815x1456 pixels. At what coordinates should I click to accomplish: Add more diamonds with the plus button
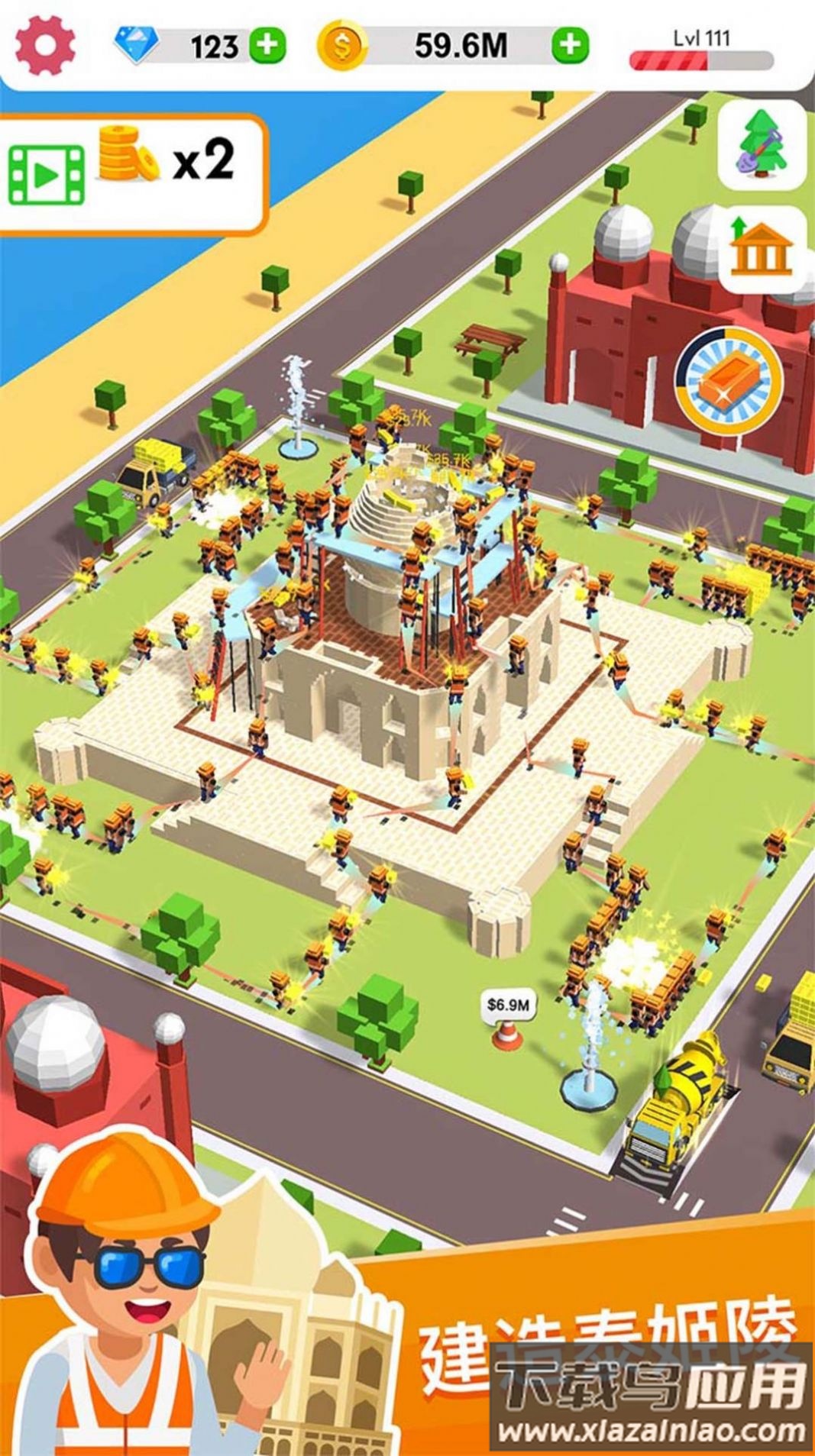tap(267, 46)
